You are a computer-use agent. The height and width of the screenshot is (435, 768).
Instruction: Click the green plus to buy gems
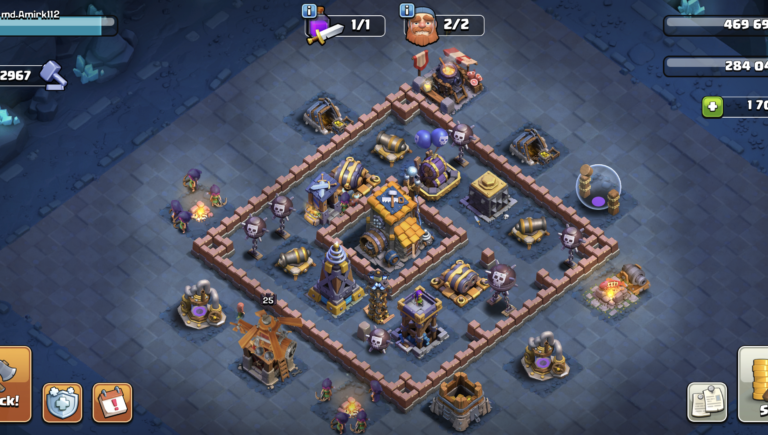712,106
